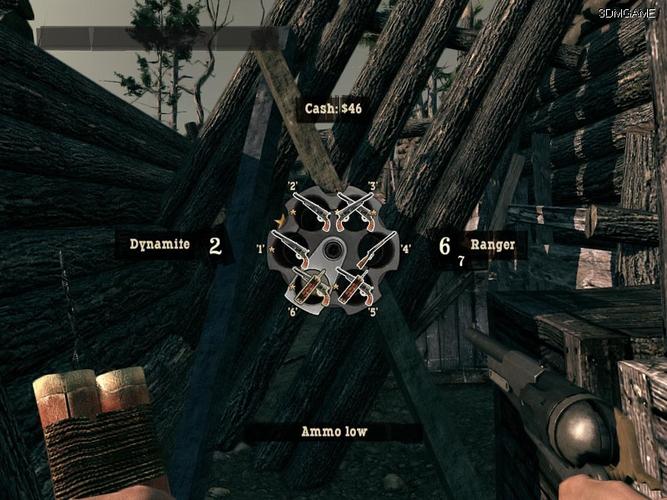Pick the dynamite and revolver in chamber 5
This screenshot has width=667, height=500.
point(353,285)
